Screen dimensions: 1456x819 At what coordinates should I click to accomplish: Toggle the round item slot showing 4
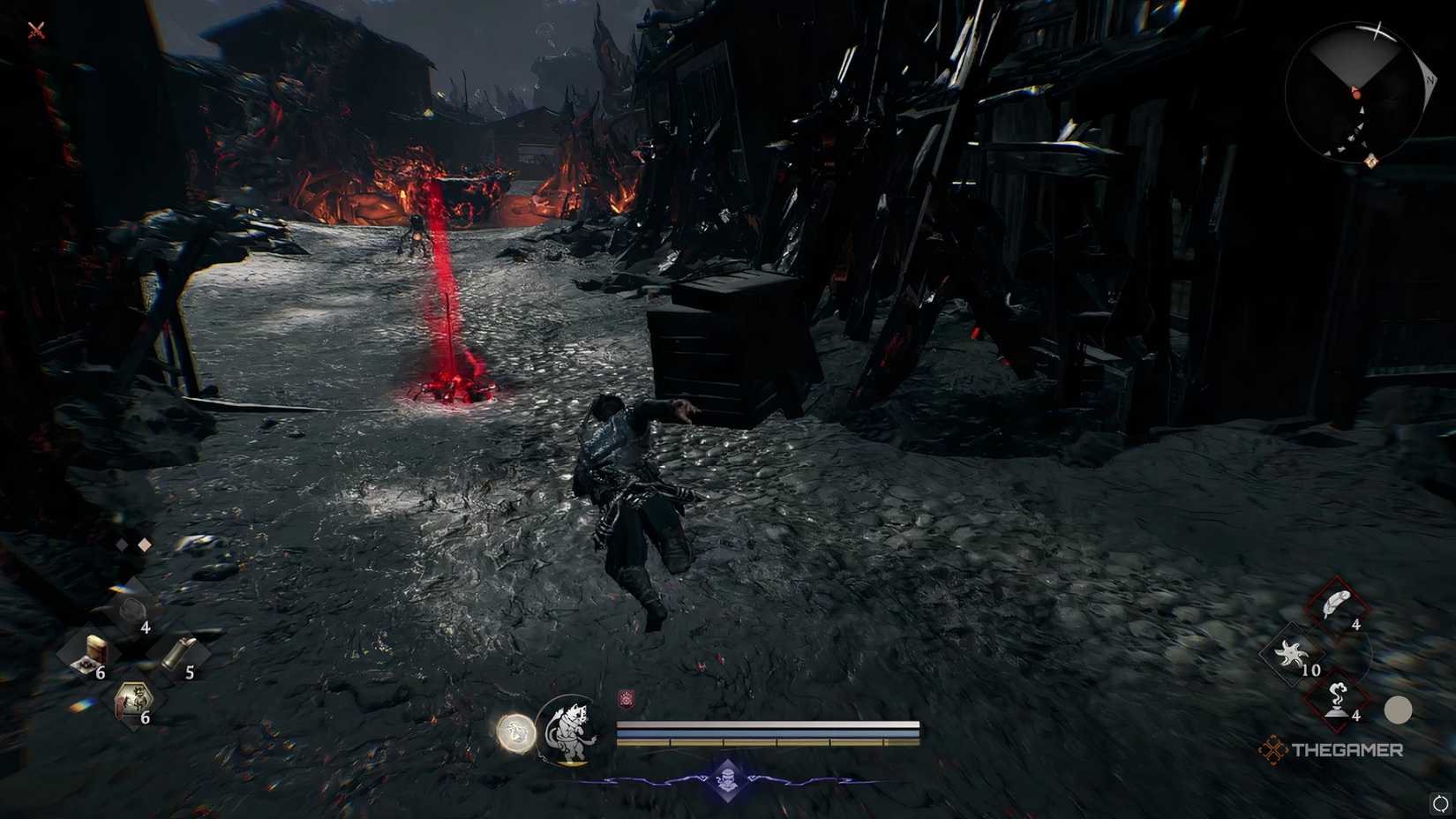point(132,610)
